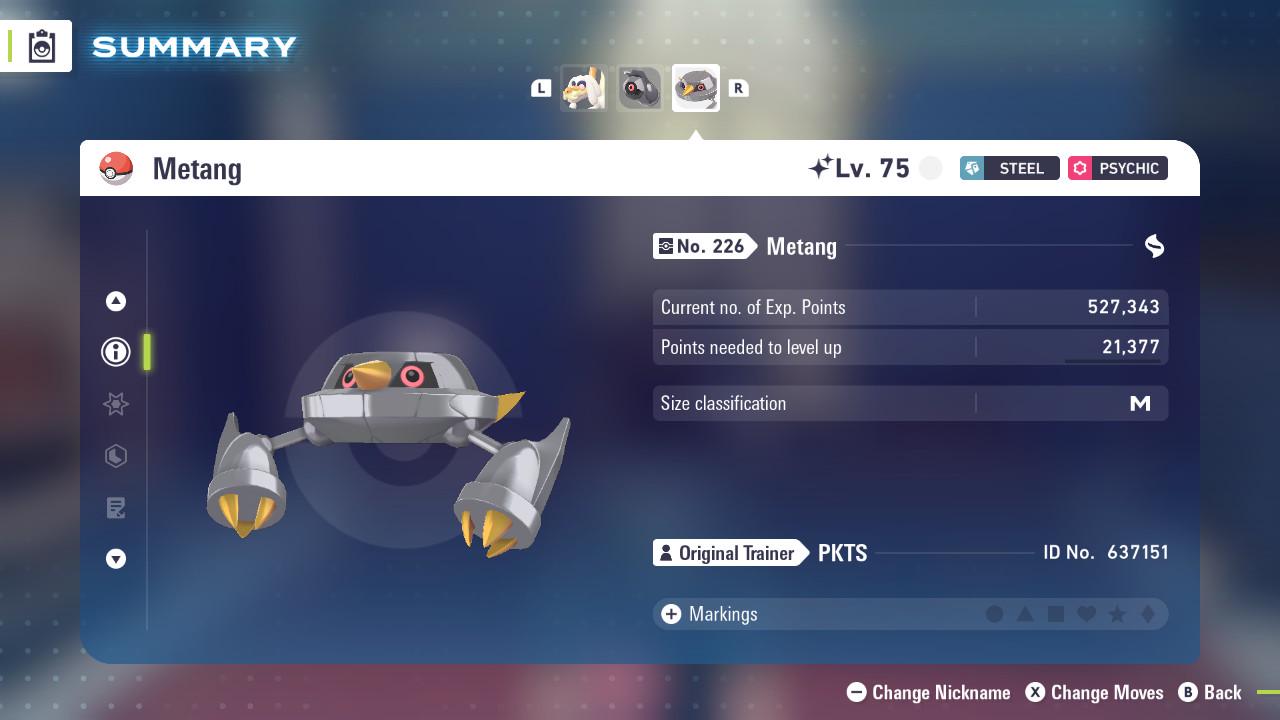This screenshot has width=1280, height=720.
Task: Click the down arrow below the page icons
Action: click(116, 559)
